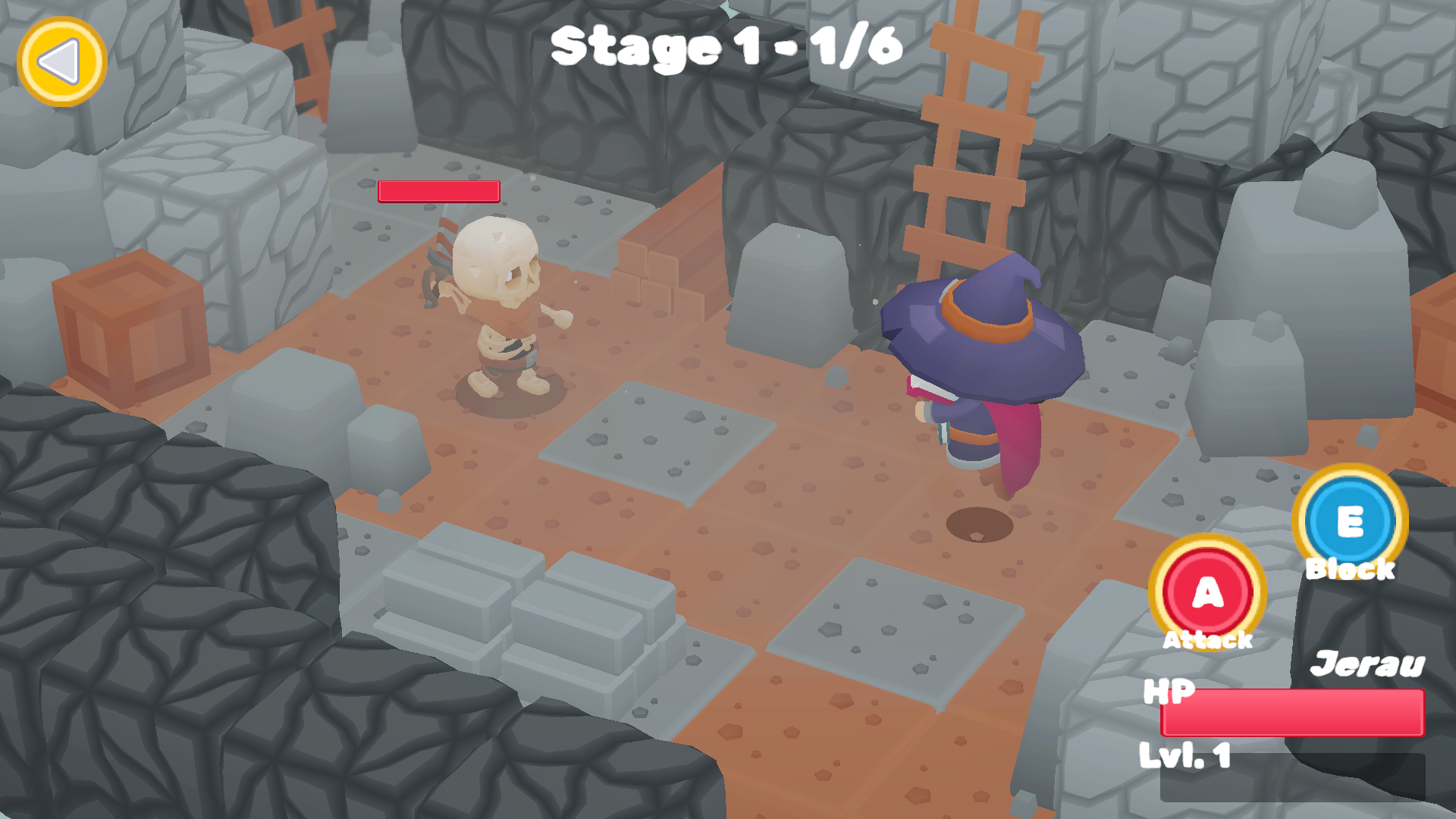The width and height of the screenshot is (1456, 819).
Task: Click the Jerau player name
Action: [1369, 665]
